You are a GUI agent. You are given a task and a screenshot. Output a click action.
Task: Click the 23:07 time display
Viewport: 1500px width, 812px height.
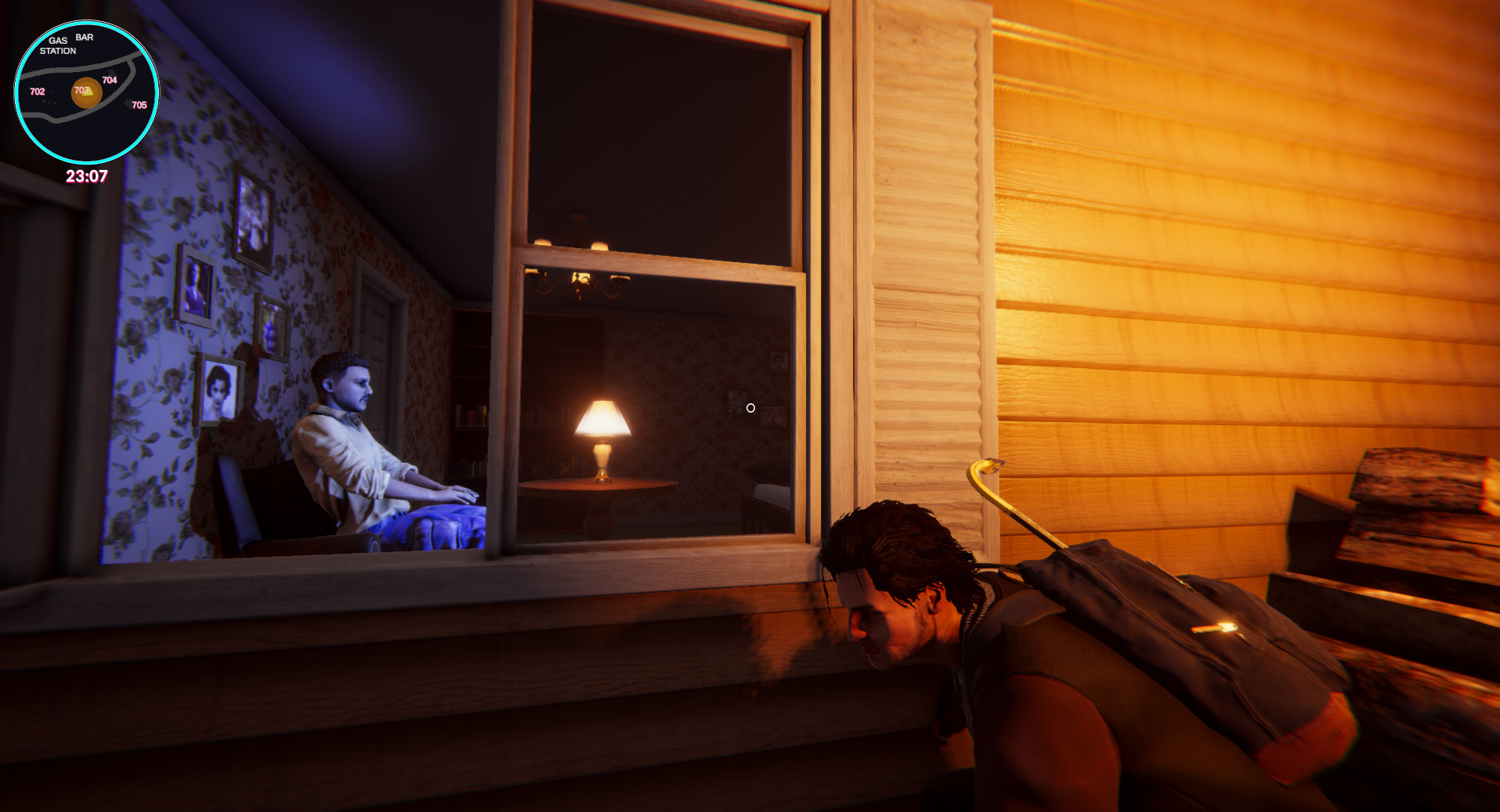point(88,175)
